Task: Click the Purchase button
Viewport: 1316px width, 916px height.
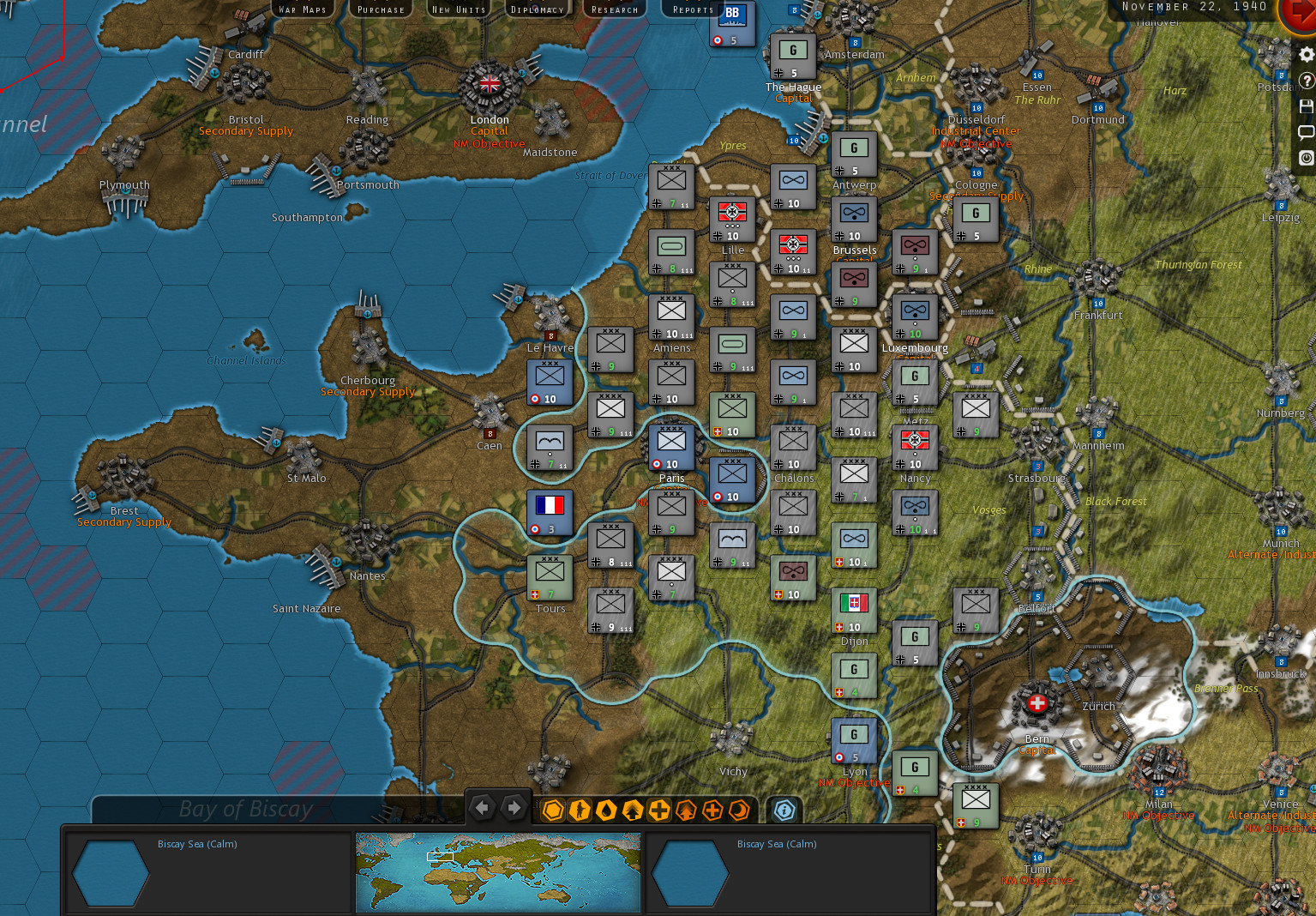Action: (380, 9)
